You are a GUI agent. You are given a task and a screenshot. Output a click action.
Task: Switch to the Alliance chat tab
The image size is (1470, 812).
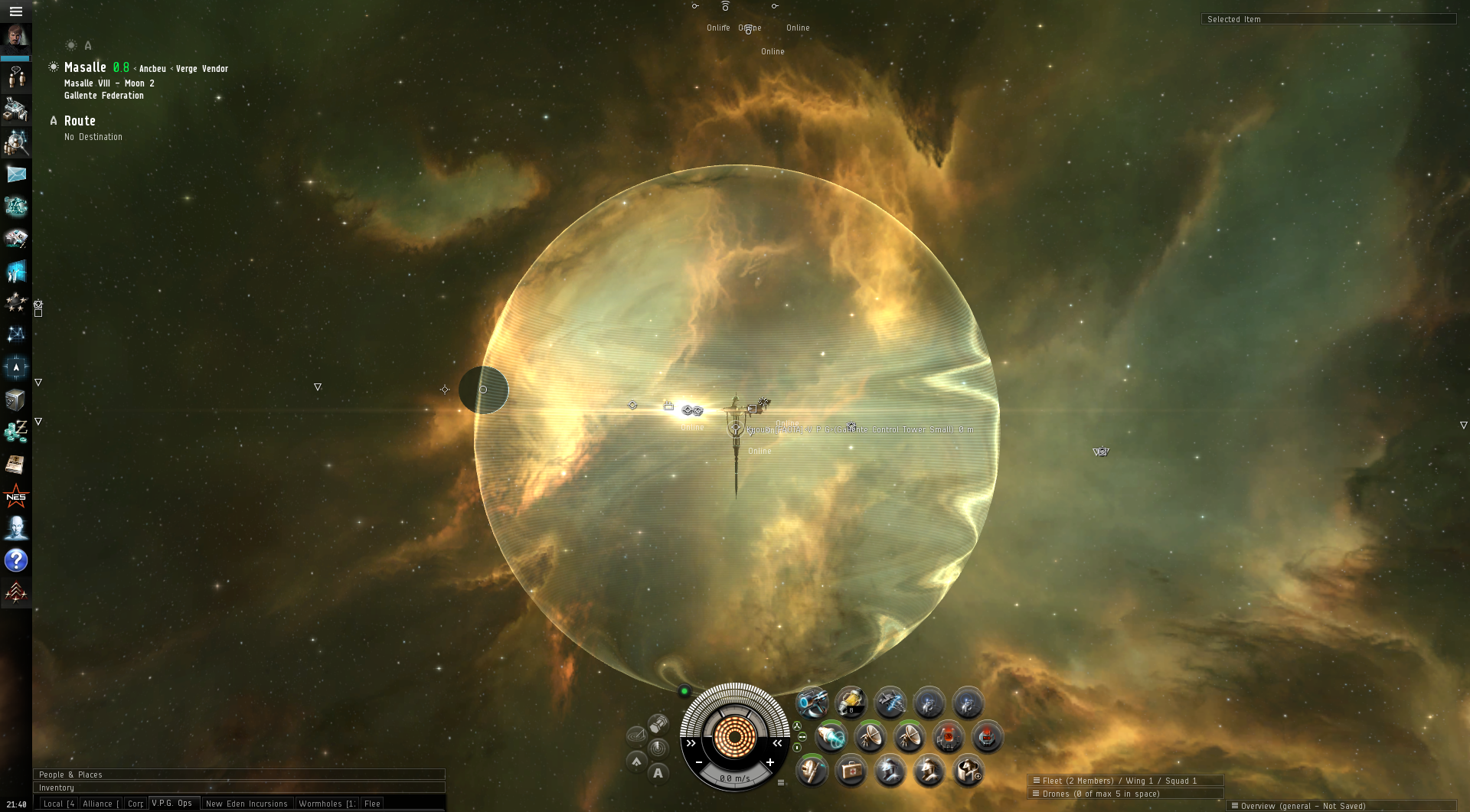[100, 804]
